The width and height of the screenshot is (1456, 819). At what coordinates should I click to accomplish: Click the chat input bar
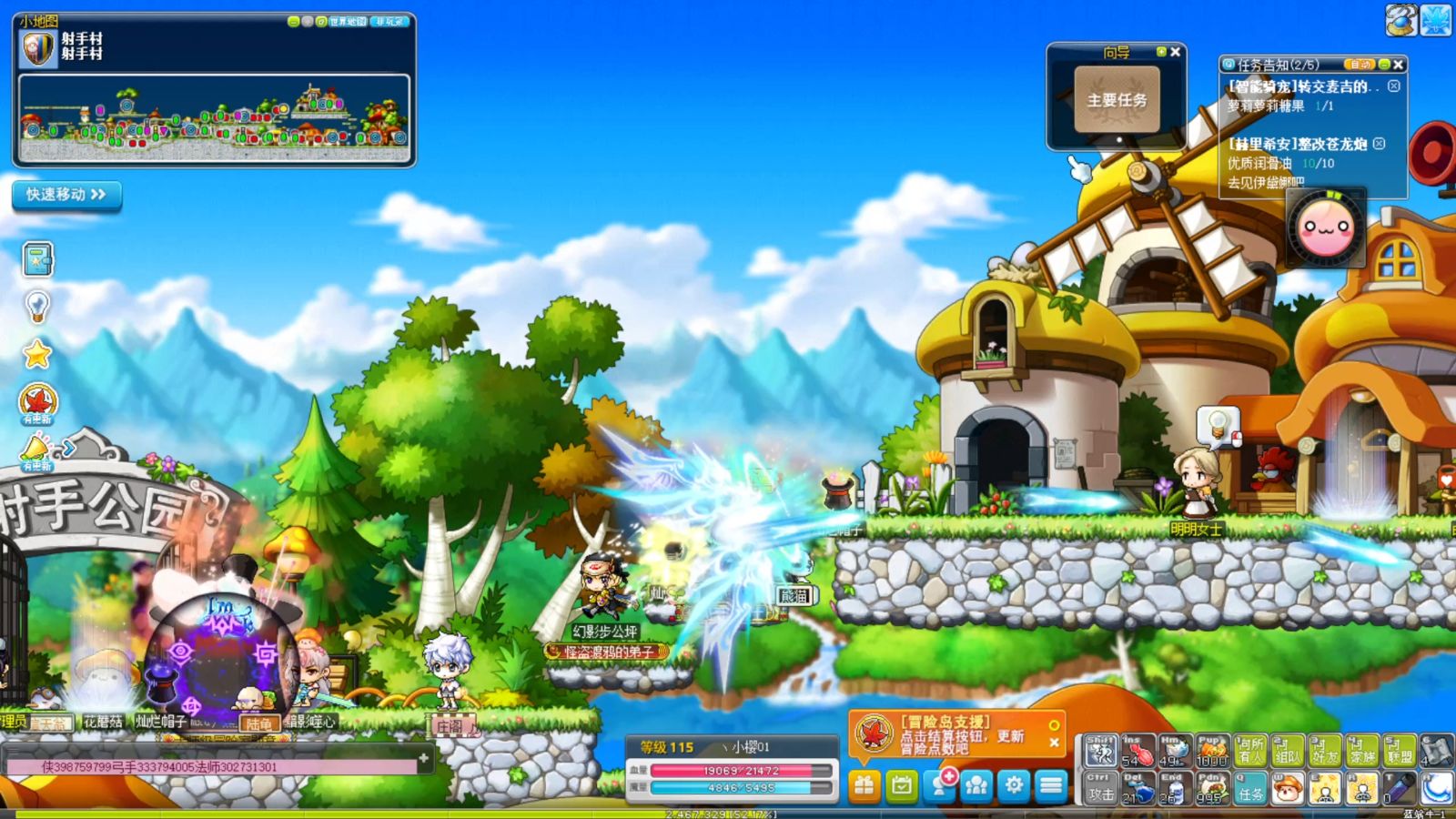(x=214, y=767)
